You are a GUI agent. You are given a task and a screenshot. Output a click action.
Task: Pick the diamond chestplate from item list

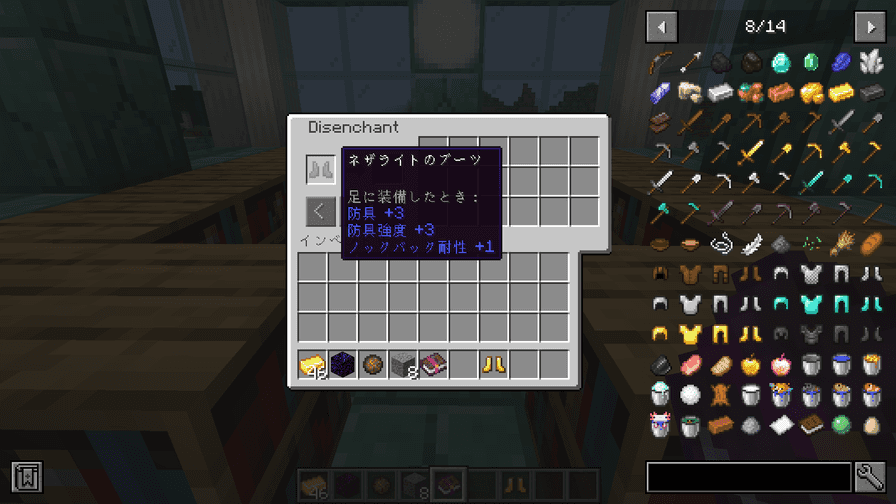pyautogui.click(x=811, y=303)
